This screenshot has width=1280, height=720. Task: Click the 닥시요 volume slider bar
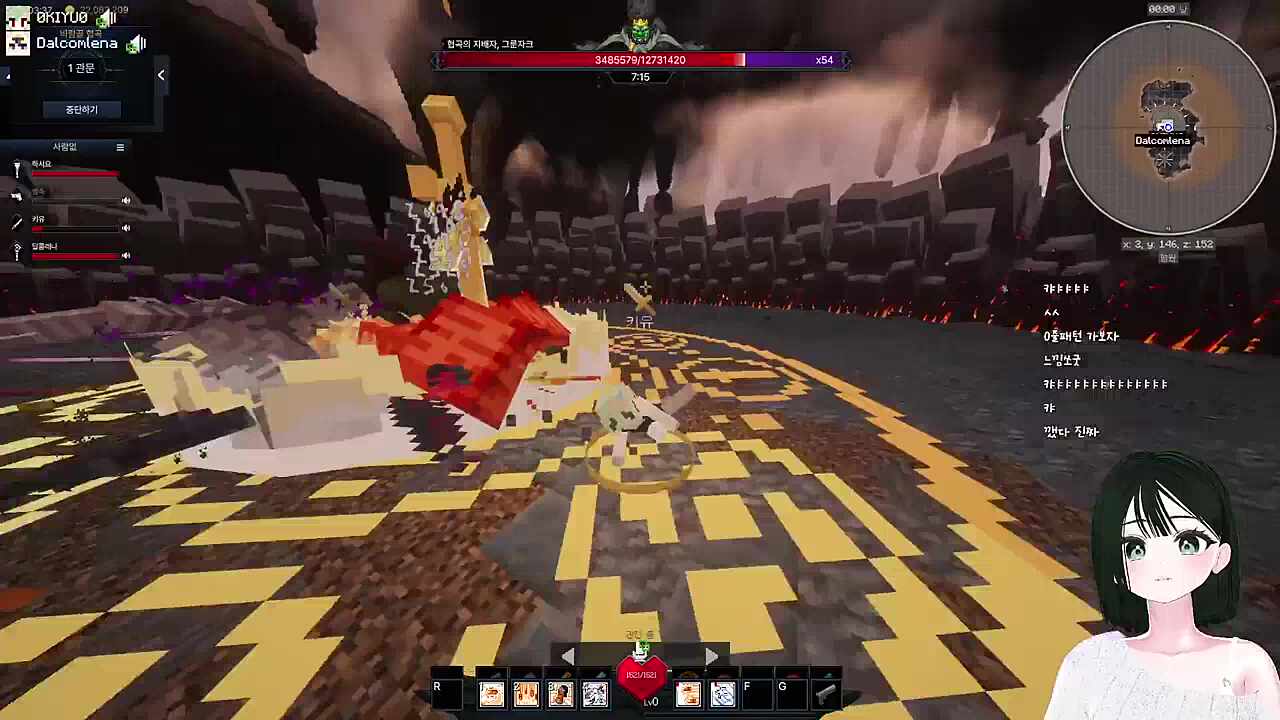(74, 174)
